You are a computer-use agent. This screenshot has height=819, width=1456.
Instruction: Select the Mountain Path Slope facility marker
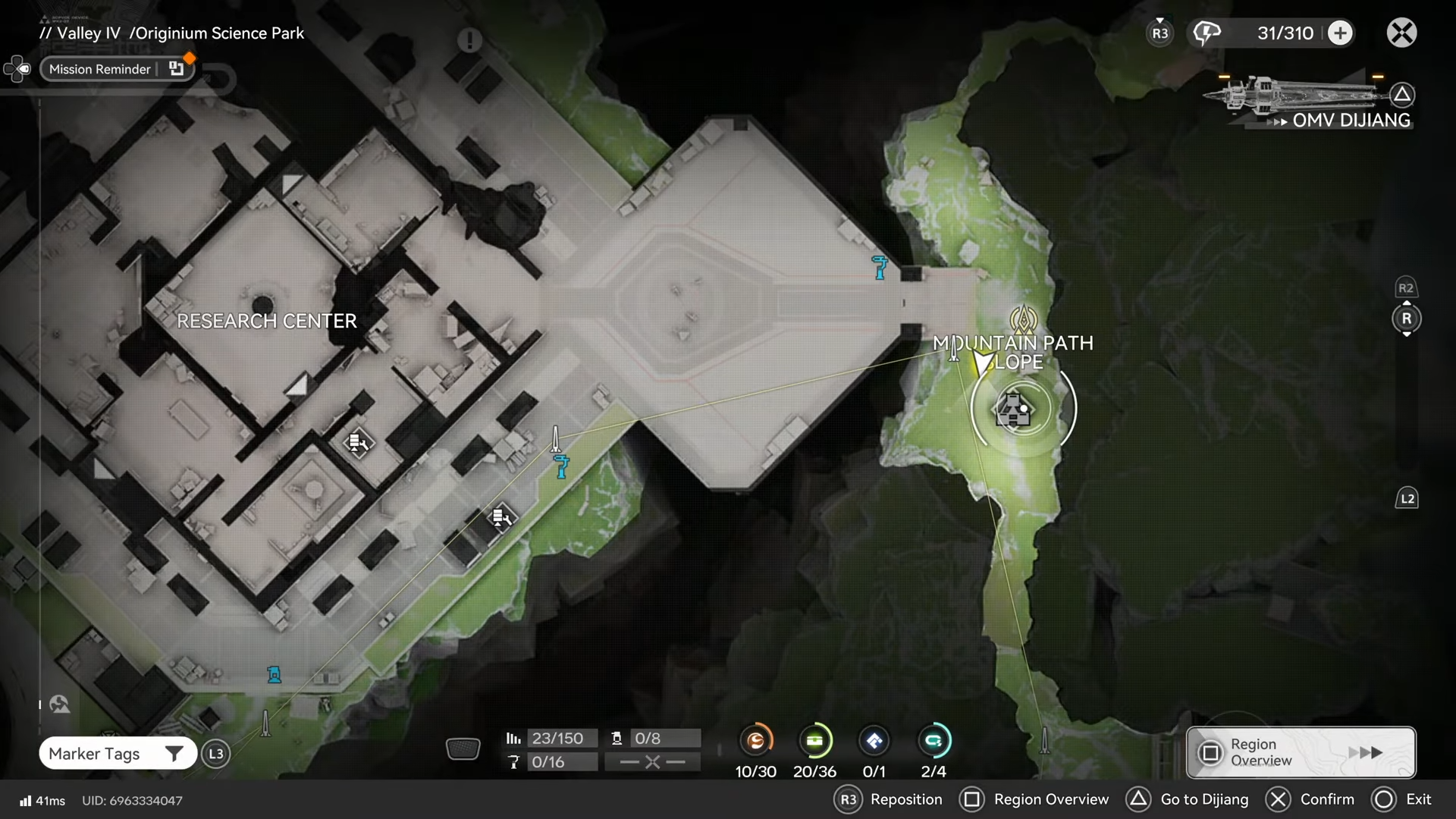click(1015, 409)
